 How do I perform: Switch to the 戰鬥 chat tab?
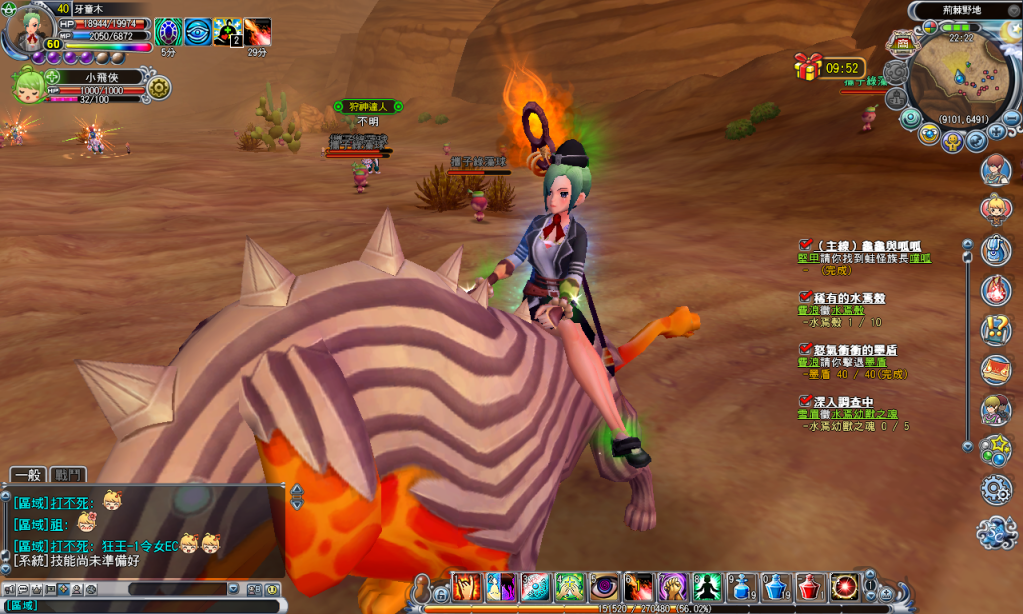[69, 475]
